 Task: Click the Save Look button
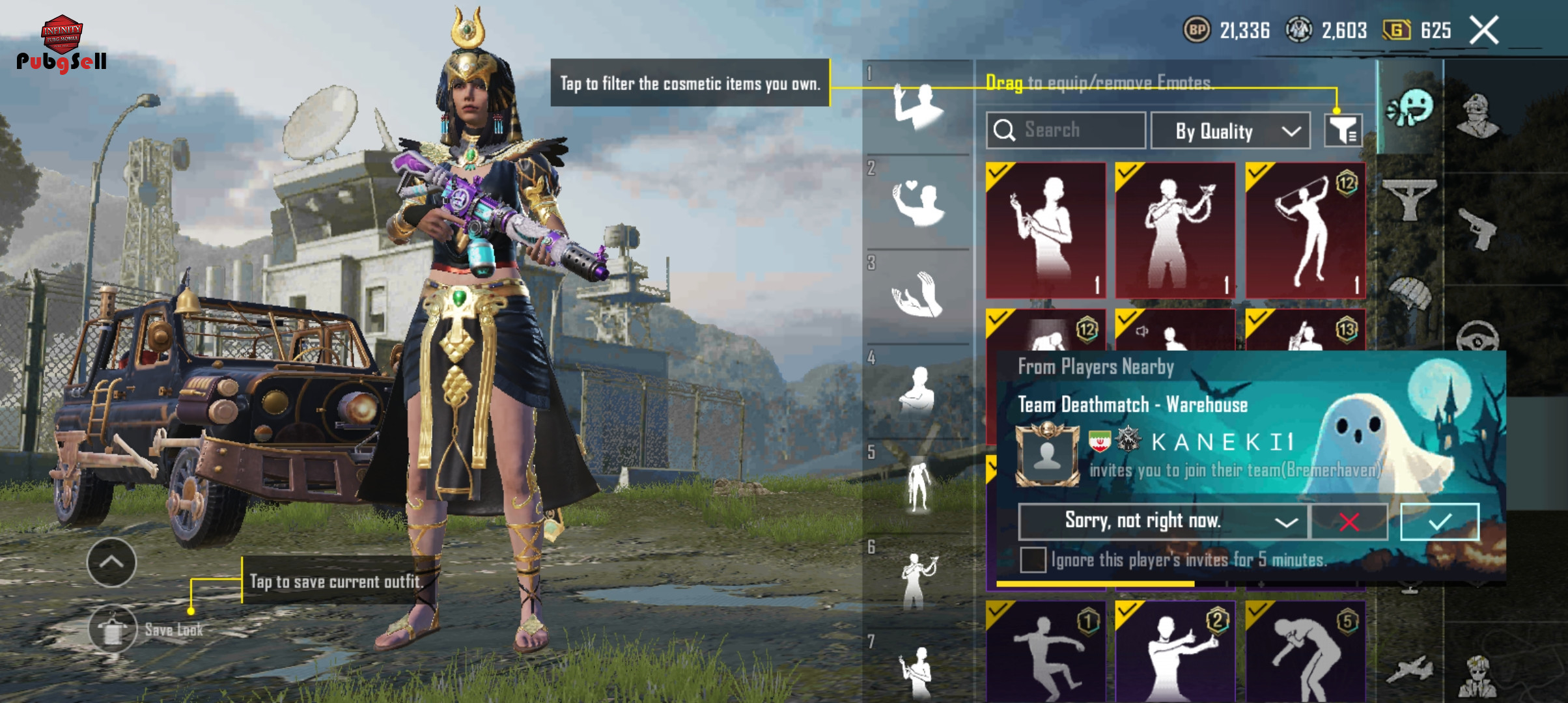pos(113,629)
